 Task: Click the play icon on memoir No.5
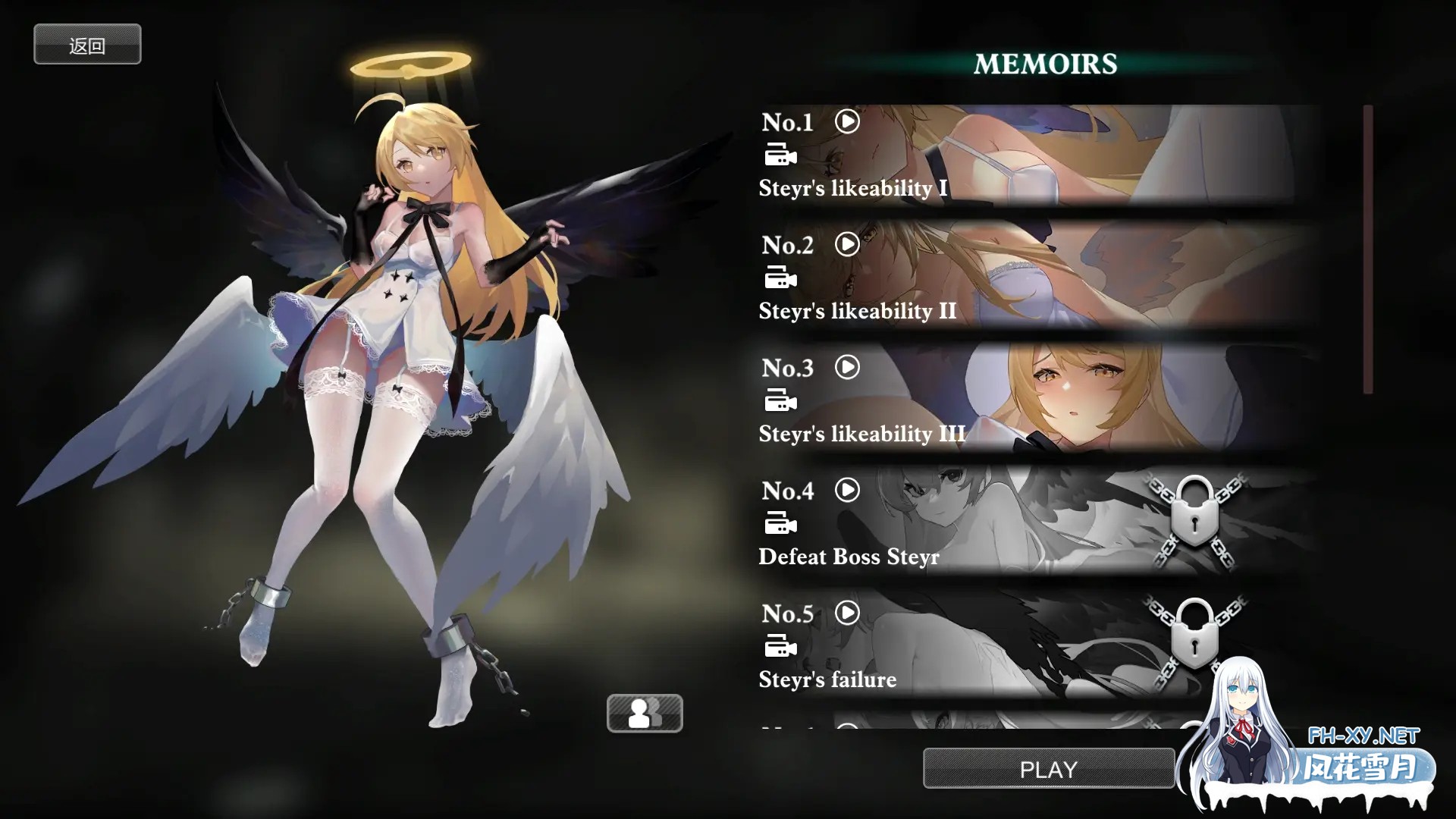click(x=847, y=613)
